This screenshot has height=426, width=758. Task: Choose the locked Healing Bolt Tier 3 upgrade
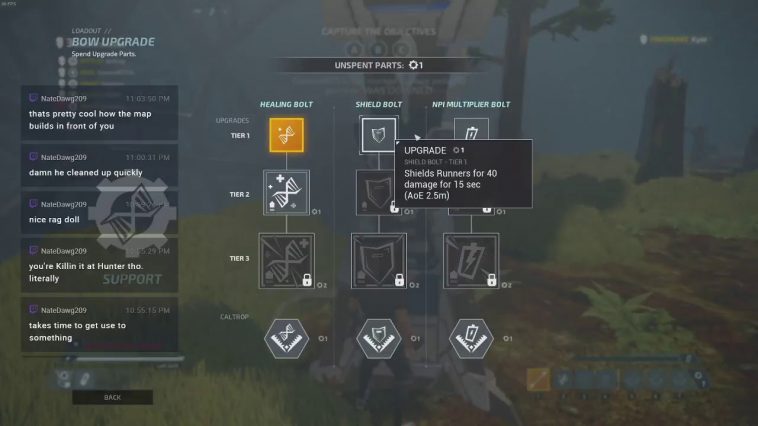[x=286, y=261]
